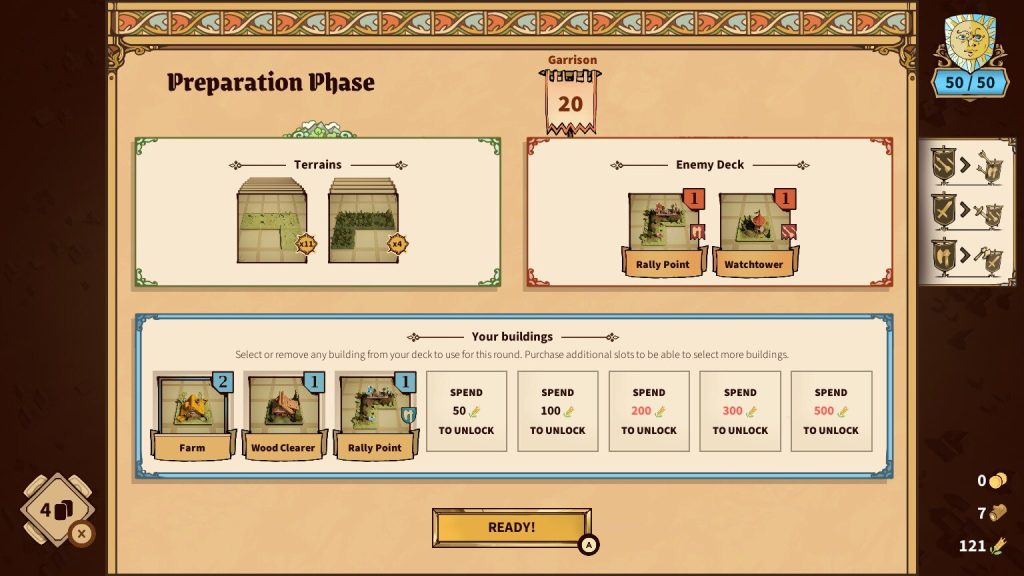
Task: Unlock the slot costing 500
Action: tap(831, 411)
